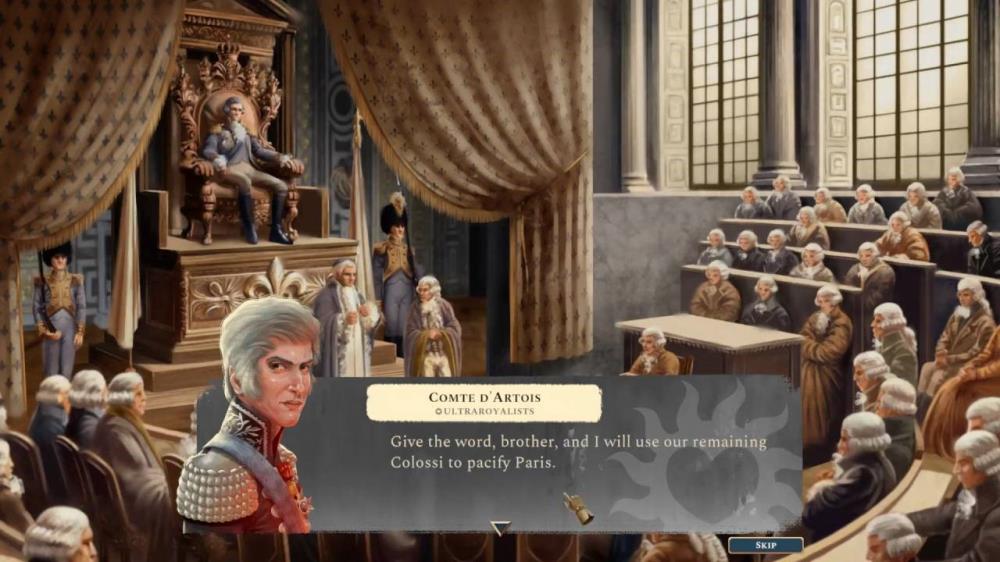Advance dialogue with the down arrow
This screenshot has height=562, width=1000.
500,527
